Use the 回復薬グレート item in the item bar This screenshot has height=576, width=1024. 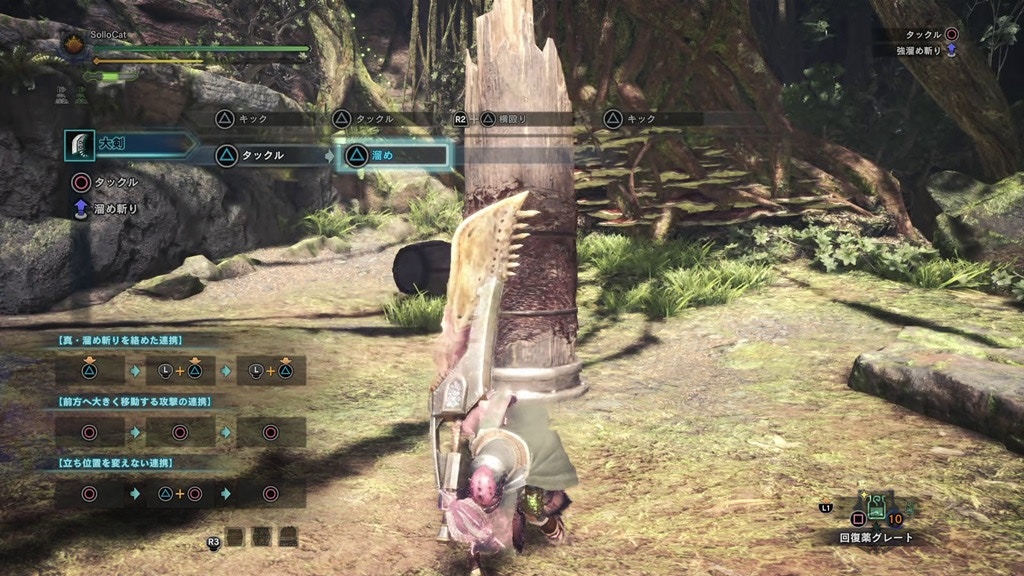point(876,508)
